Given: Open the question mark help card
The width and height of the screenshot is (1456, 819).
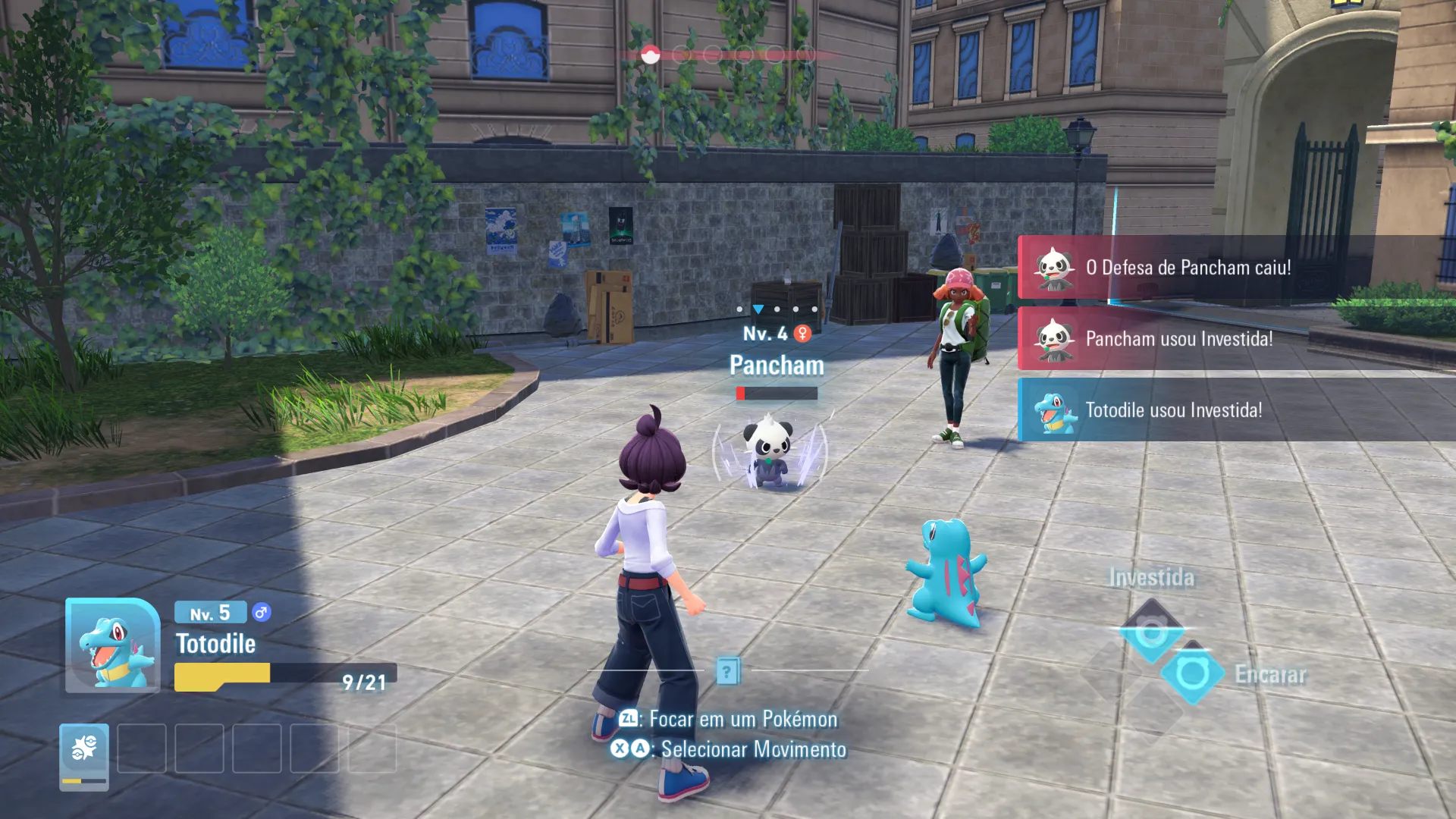Looking at the screenshot, I should tap(727, 671).
